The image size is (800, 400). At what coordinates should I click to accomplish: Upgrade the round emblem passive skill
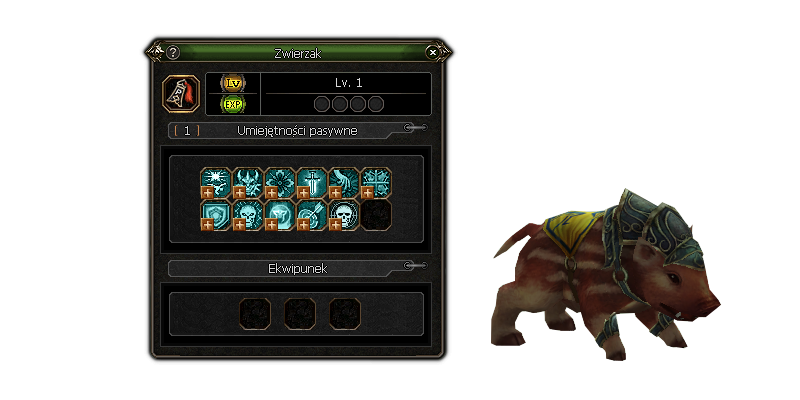coord(271,224)
